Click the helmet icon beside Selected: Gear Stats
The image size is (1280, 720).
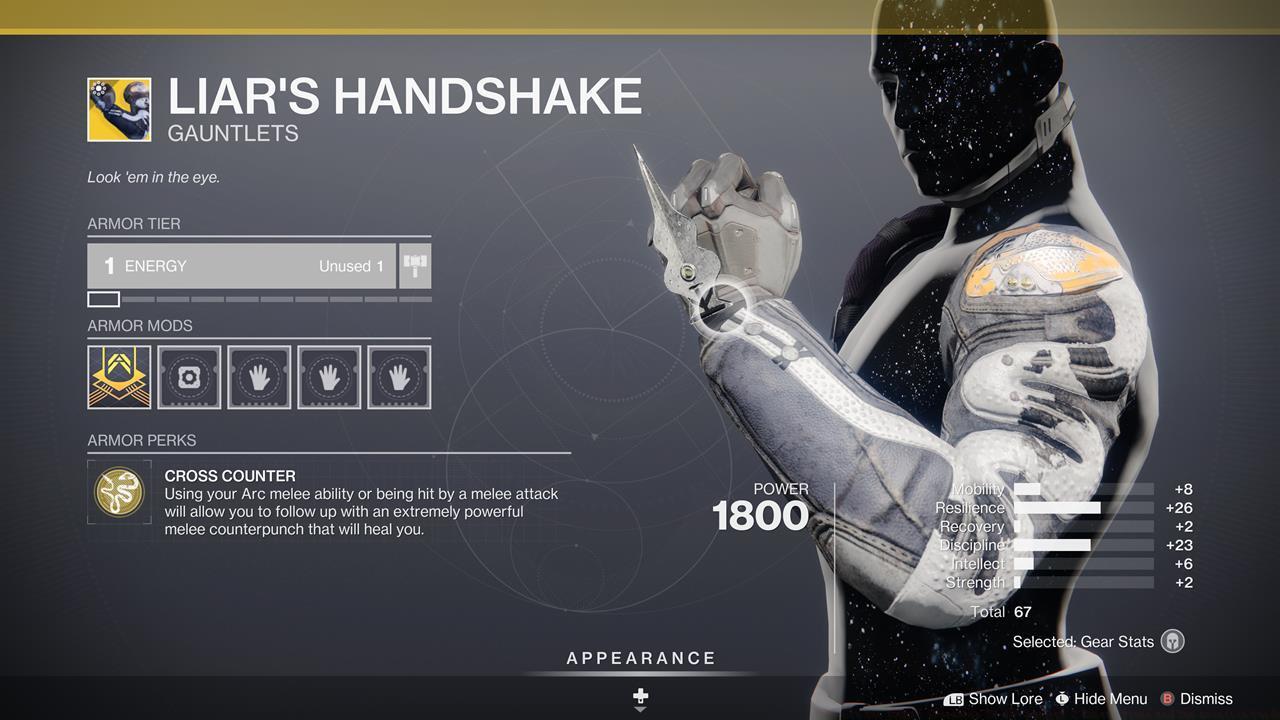point(1172,641)
